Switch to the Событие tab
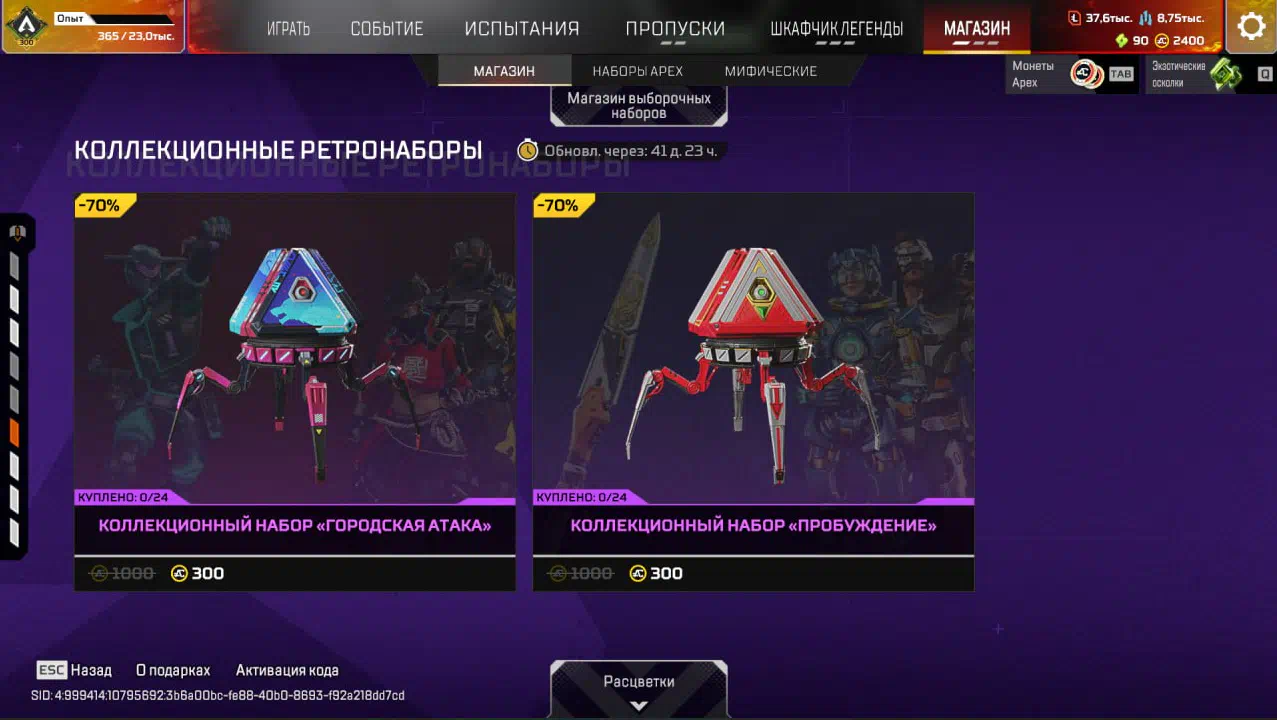The image size is (1277, 720). coord(386,29)
